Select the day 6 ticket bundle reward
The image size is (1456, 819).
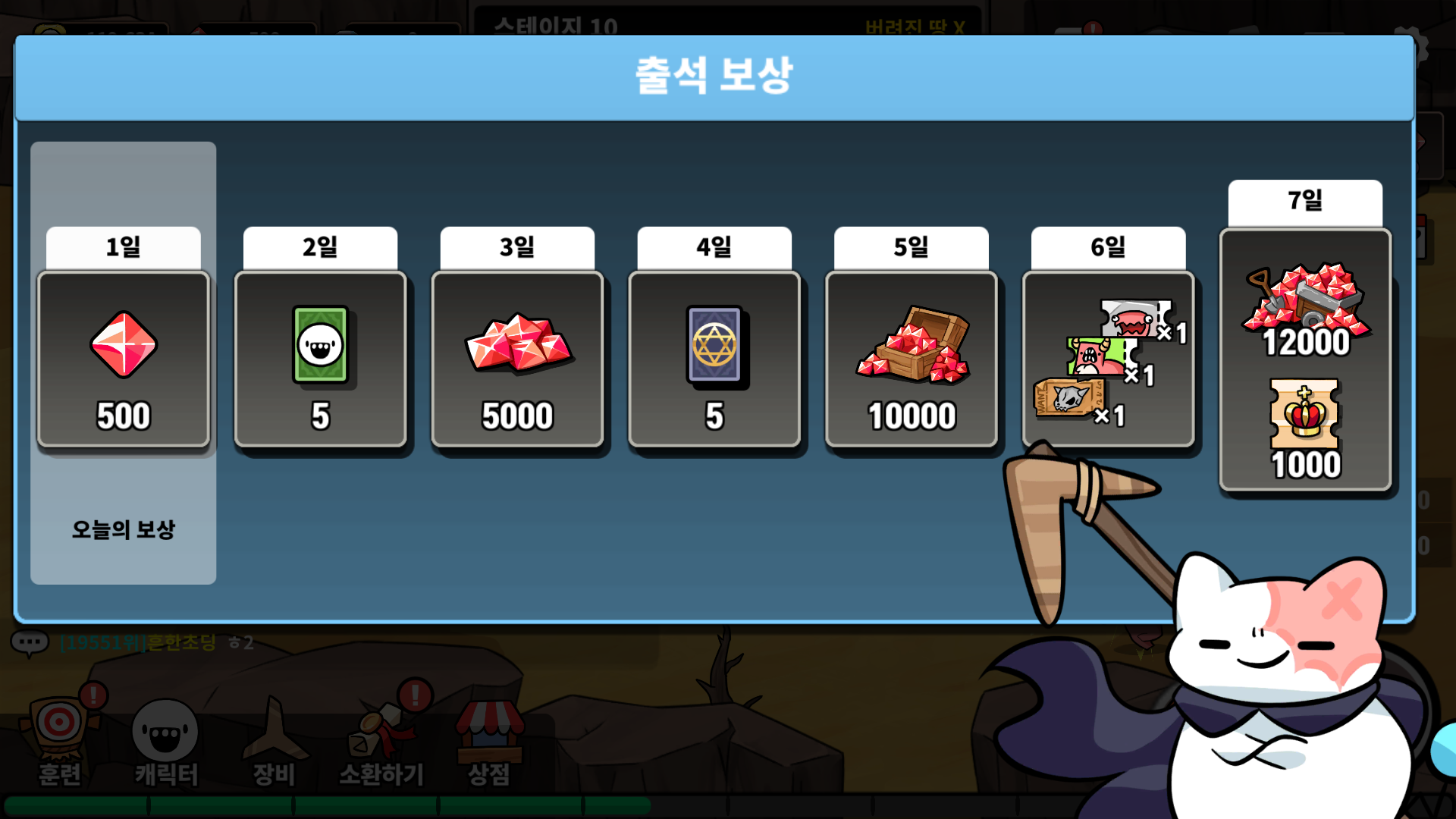(1108, 359)
